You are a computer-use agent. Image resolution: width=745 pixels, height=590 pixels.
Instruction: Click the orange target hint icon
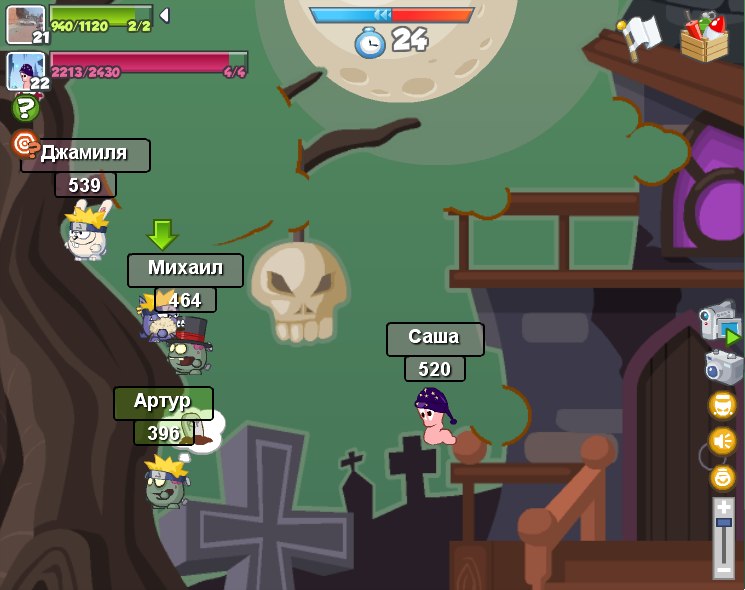point(24,144)
